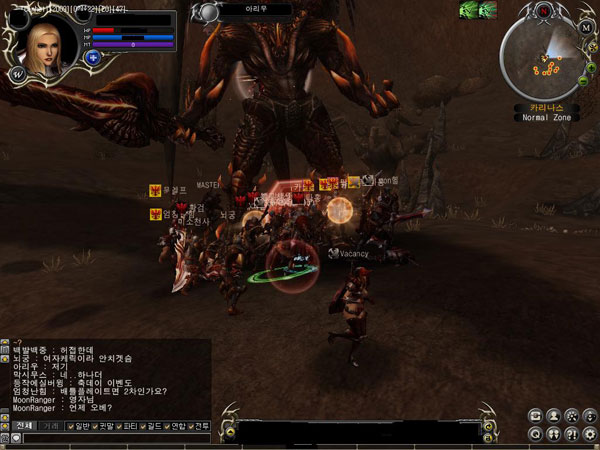The image size is (600, 450).
Task: Switch to the 거래 chat tab
Action: [x=48, y=426]
